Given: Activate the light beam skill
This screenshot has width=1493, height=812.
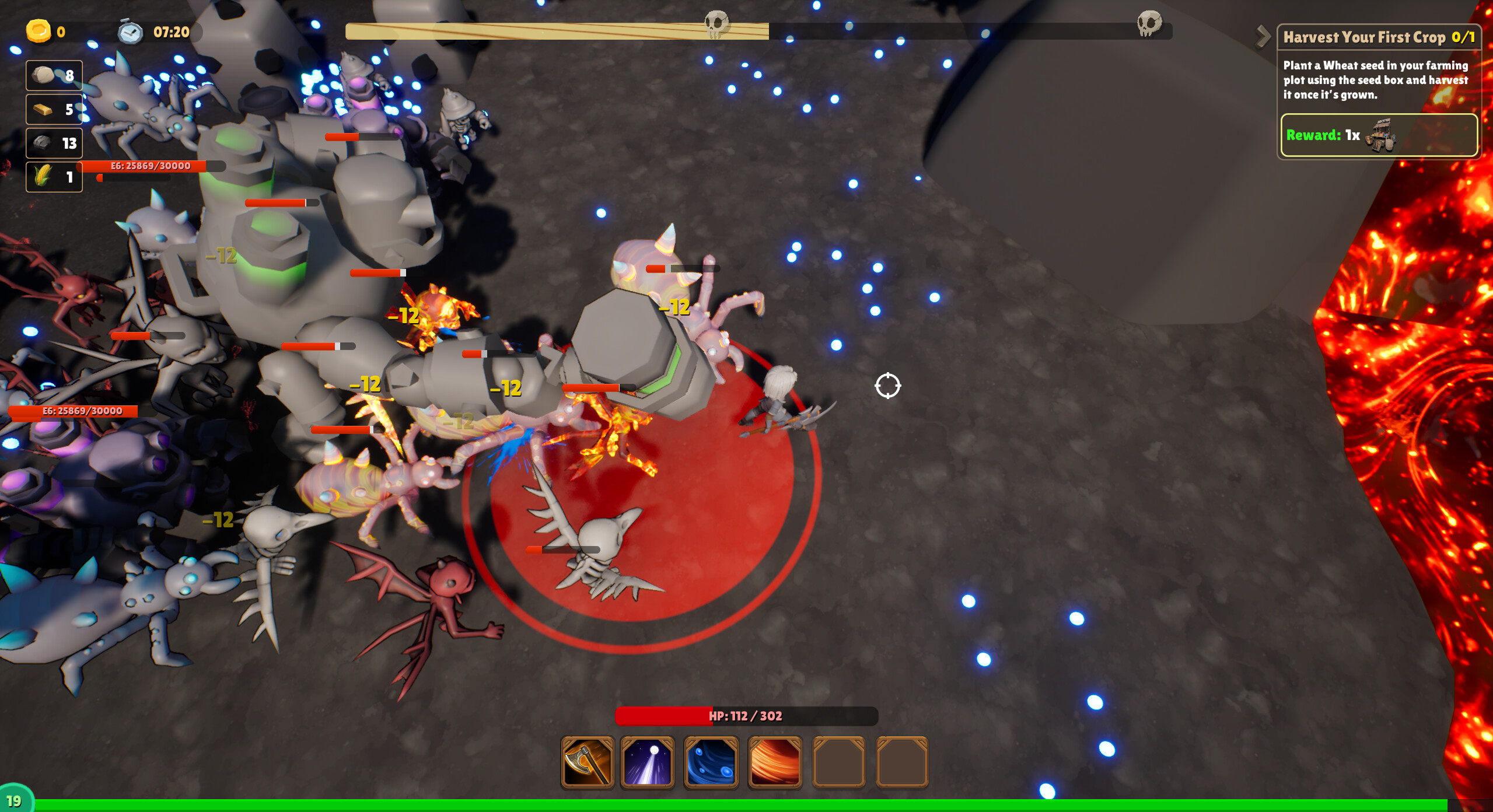Looking at the screenshot, I should (x=648, y=763).
